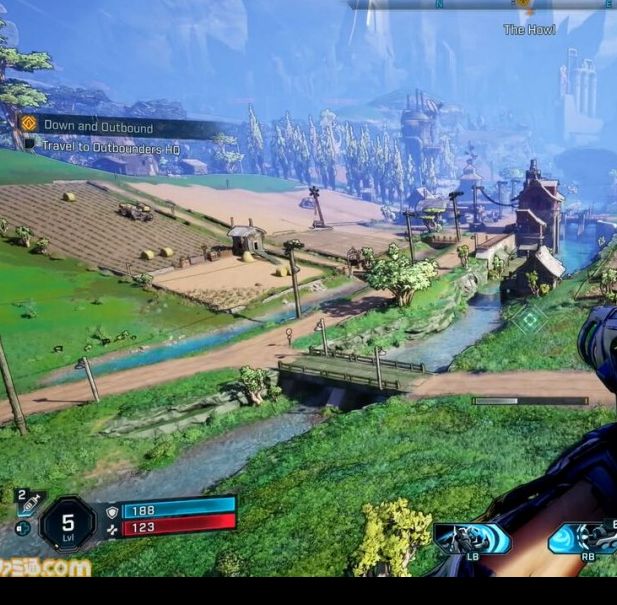Click the Travel to Outbounders HQ objective
The width and height of the screenshot is (617, 605).
click(x=110, y=145)
